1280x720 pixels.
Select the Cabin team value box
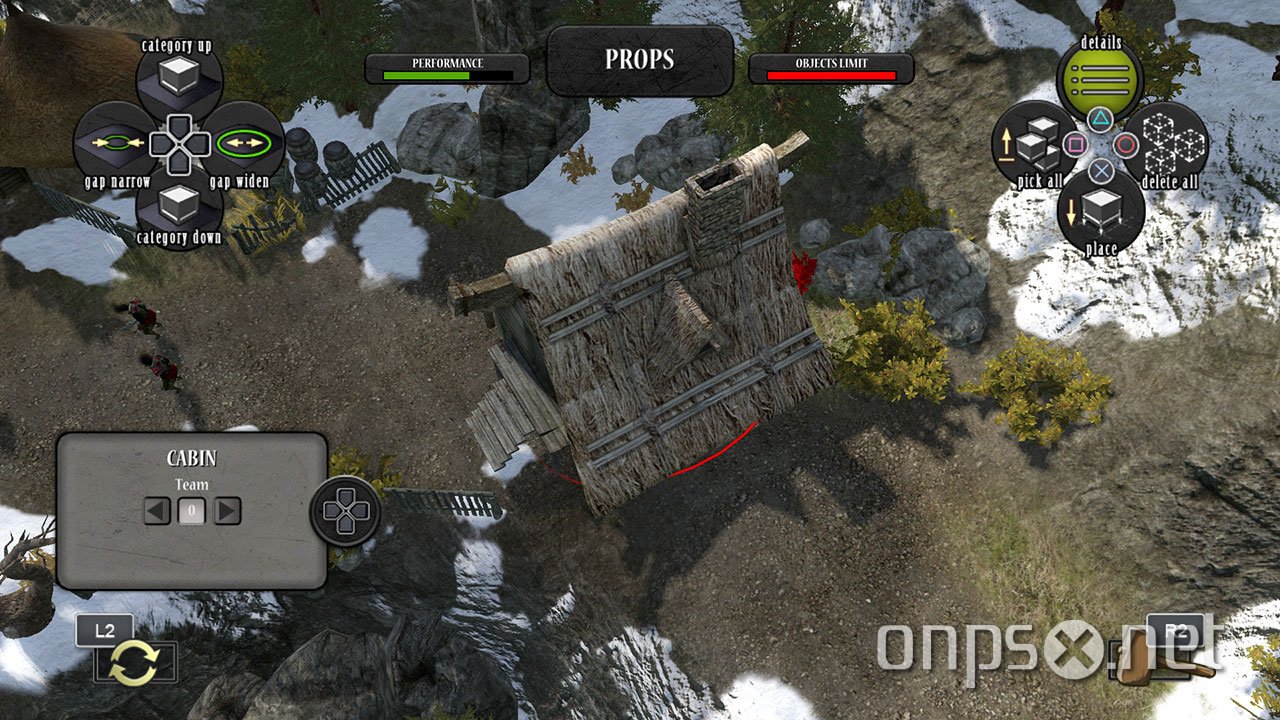192,512
